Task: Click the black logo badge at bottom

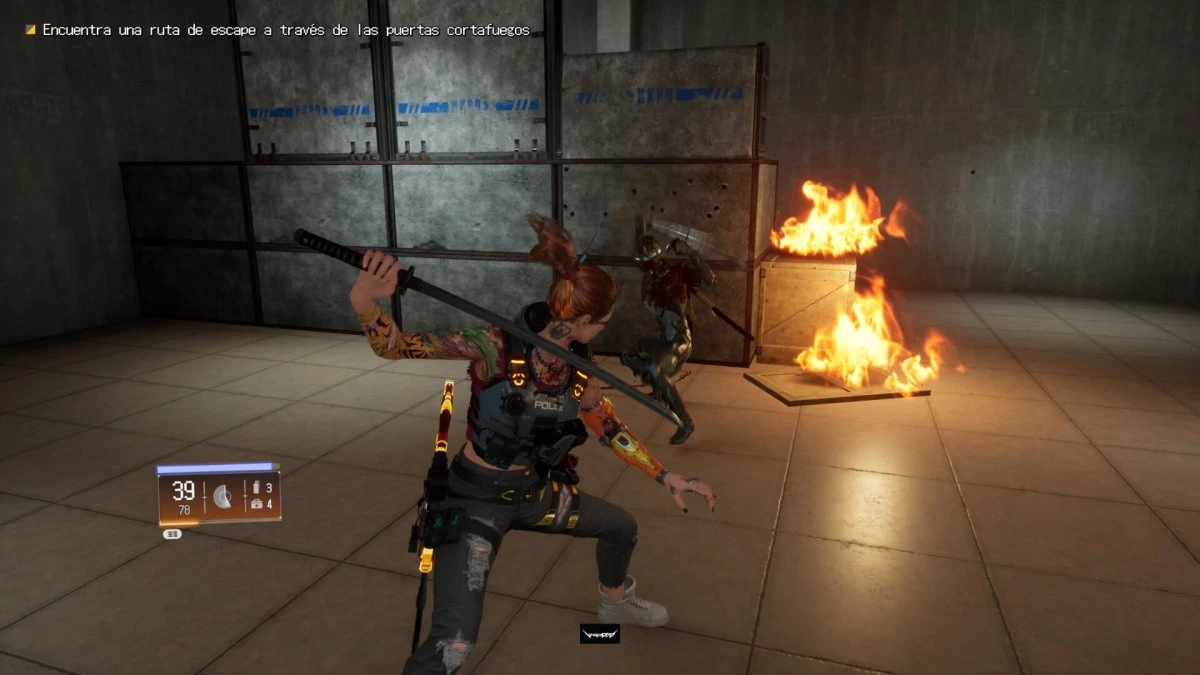Action: click(x=599, y=634)
